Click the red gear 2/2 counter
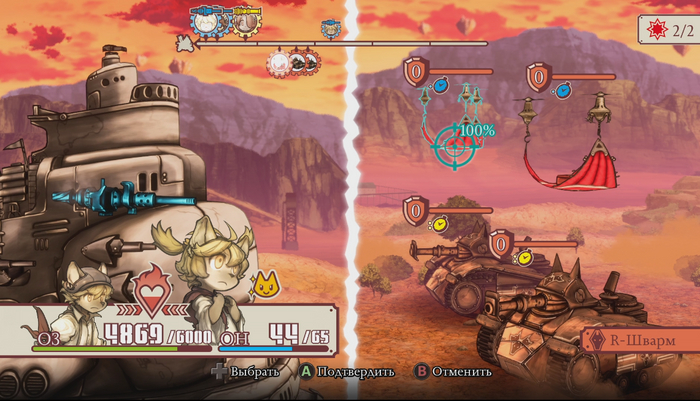This screenshot has width=700, height=401. tap(668, 30)
